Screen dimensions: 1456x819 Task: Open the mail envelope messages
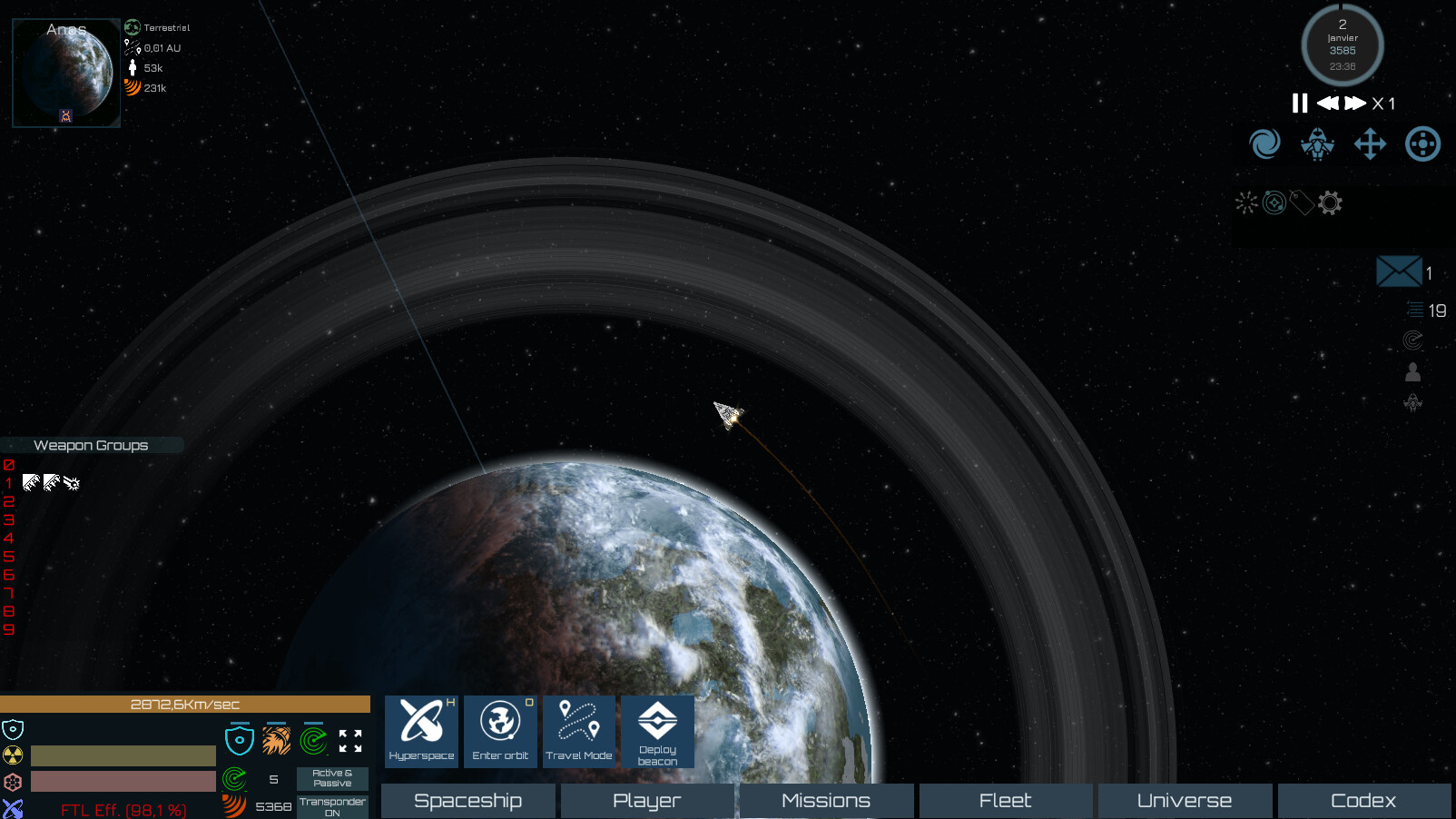click(x=1399, y=271)
